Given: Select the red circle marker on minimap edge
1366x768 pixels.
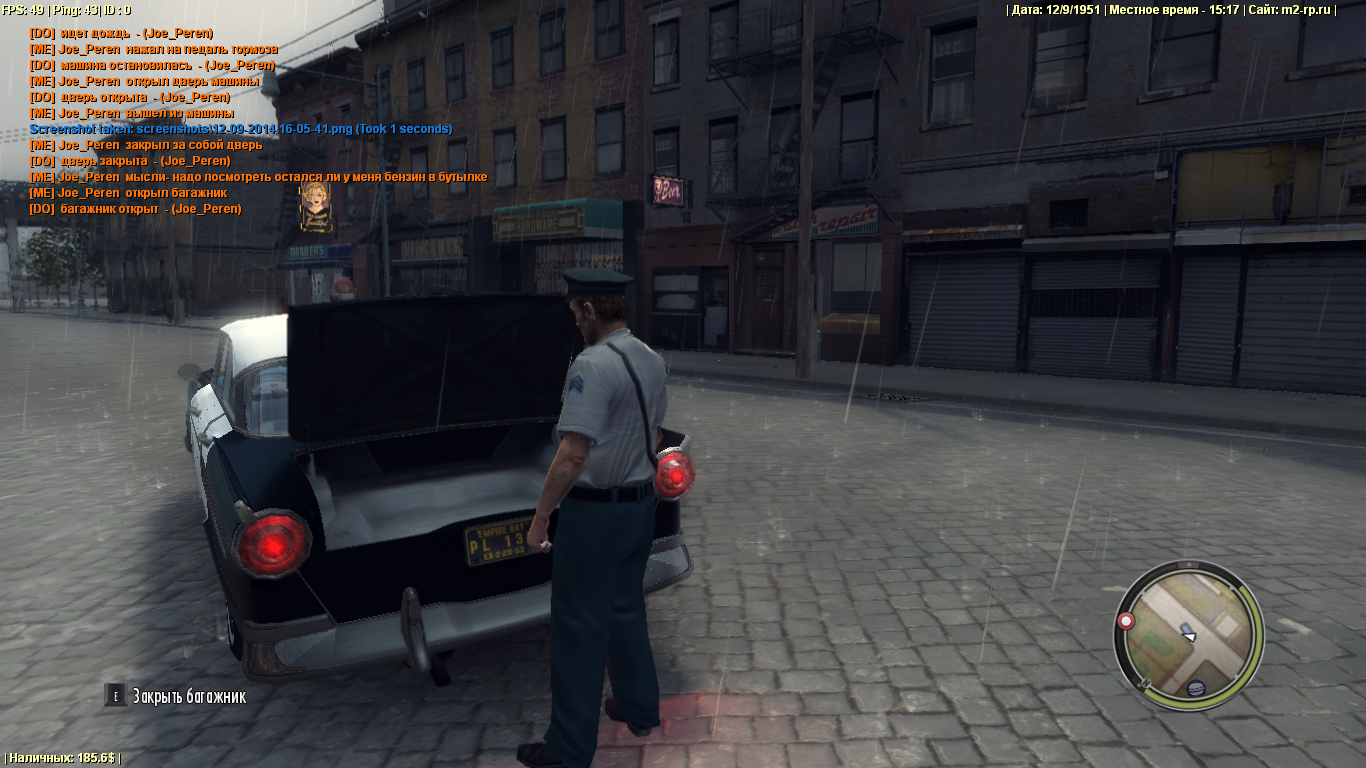Looking at the screenshot, I should point(1127,621).
